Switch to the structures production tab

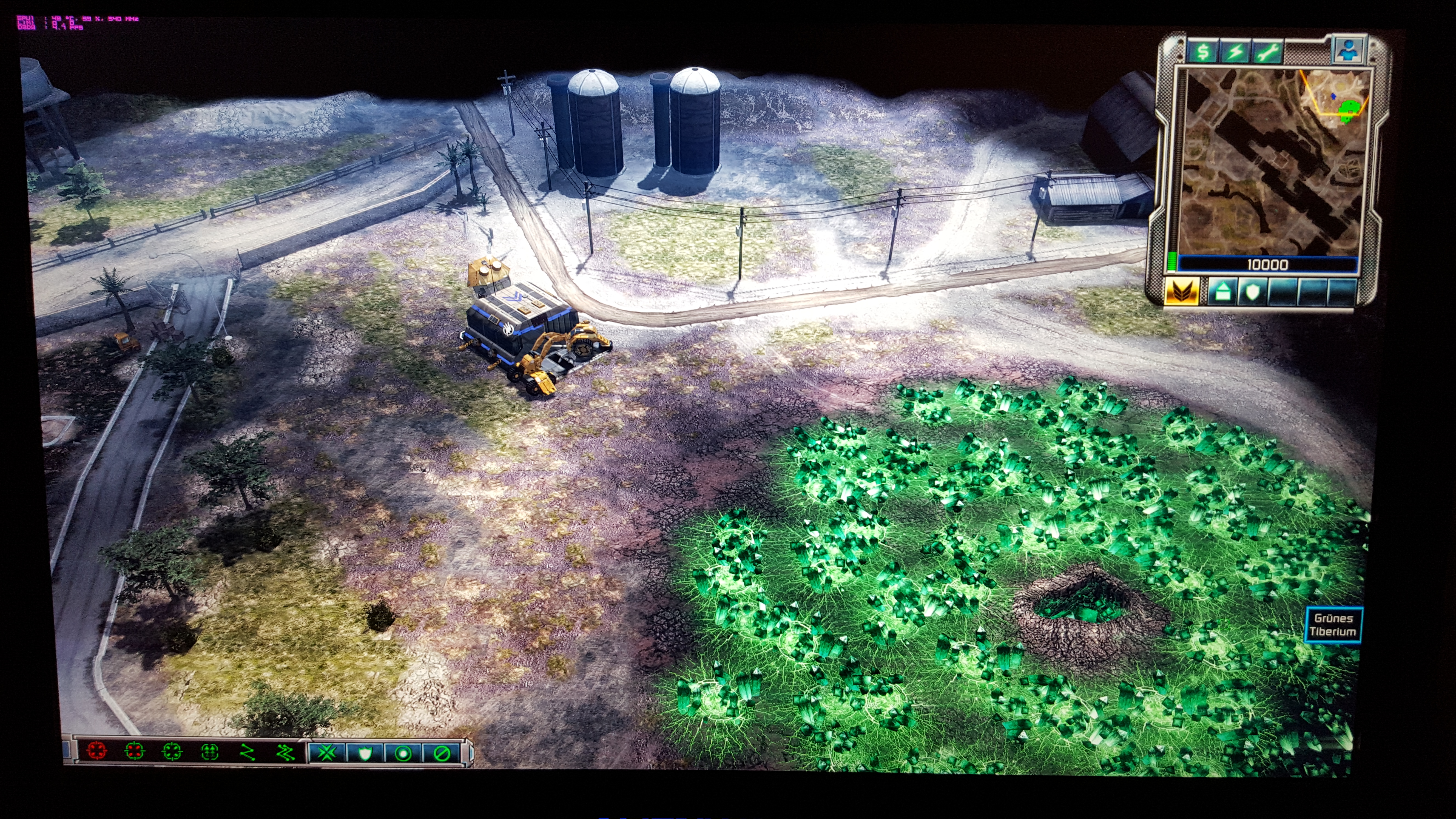click(x=1221, y=292)
